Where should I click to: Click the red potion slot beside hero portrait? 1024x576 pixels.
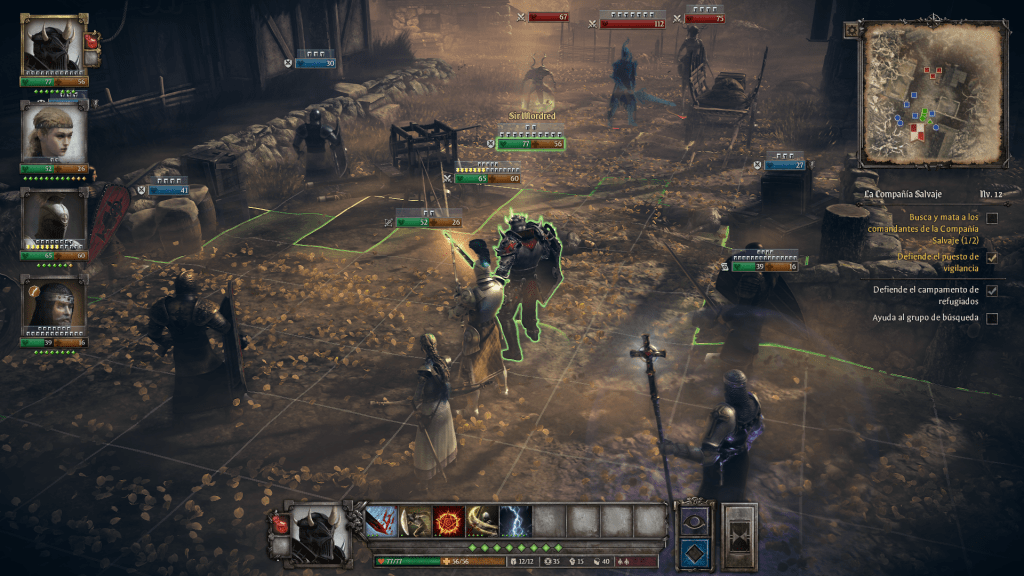click(x=279, y=521)
